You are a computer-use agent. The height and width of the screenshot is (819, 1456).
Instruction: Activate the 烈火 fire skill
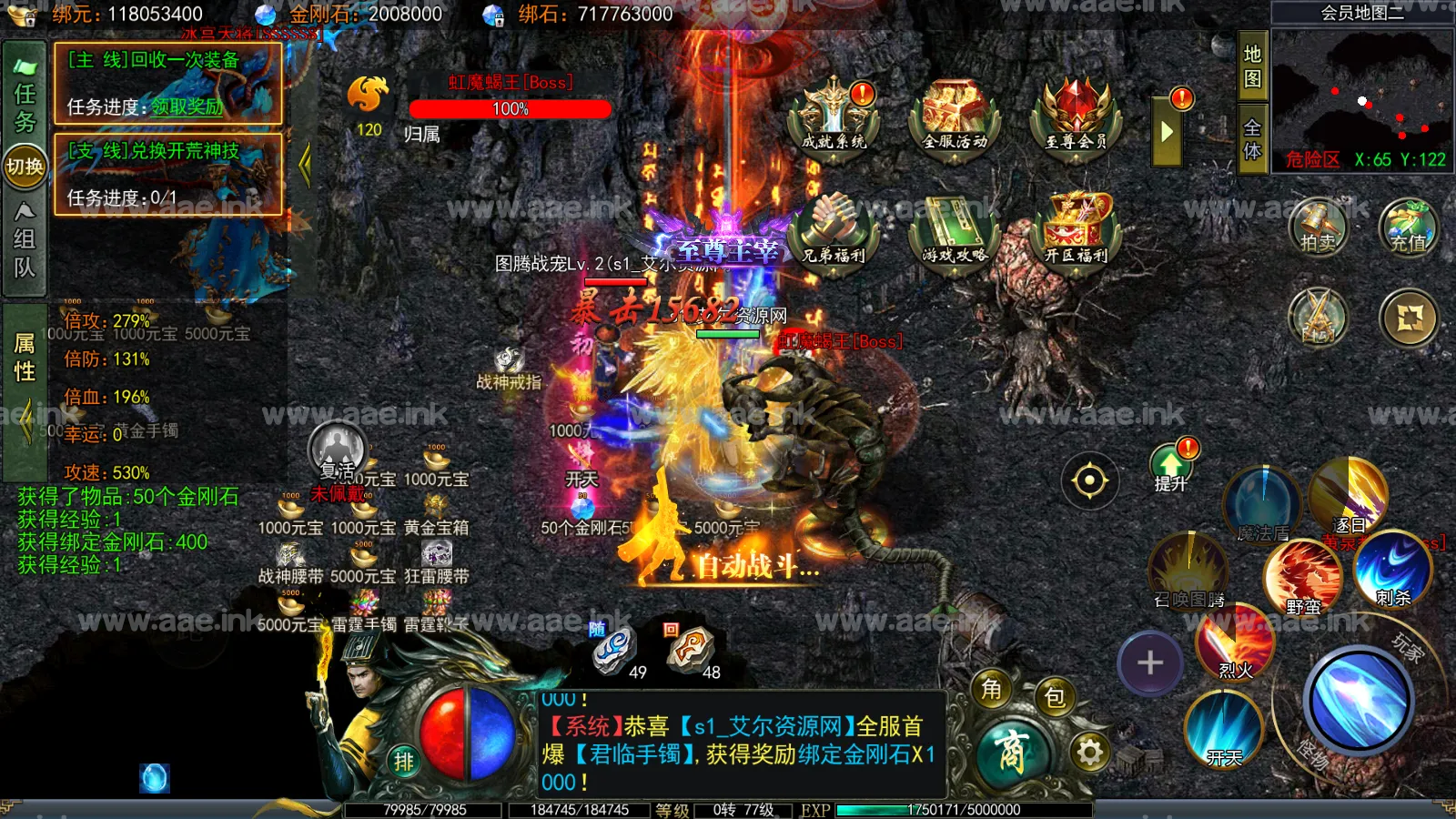[x=1235, y=642]
